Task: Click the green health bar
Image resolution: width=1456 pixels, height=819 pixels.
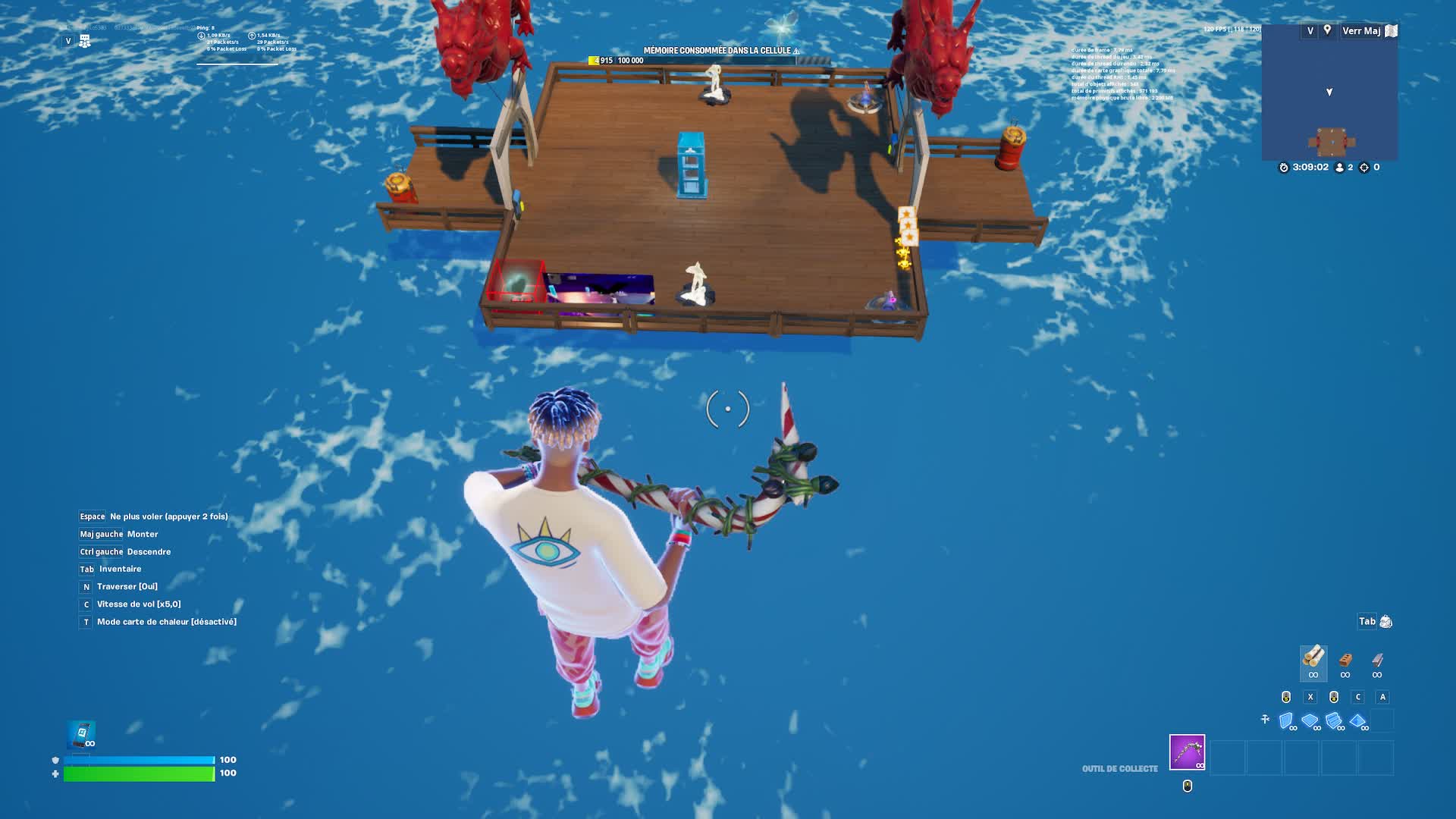Action: [136, 774]
